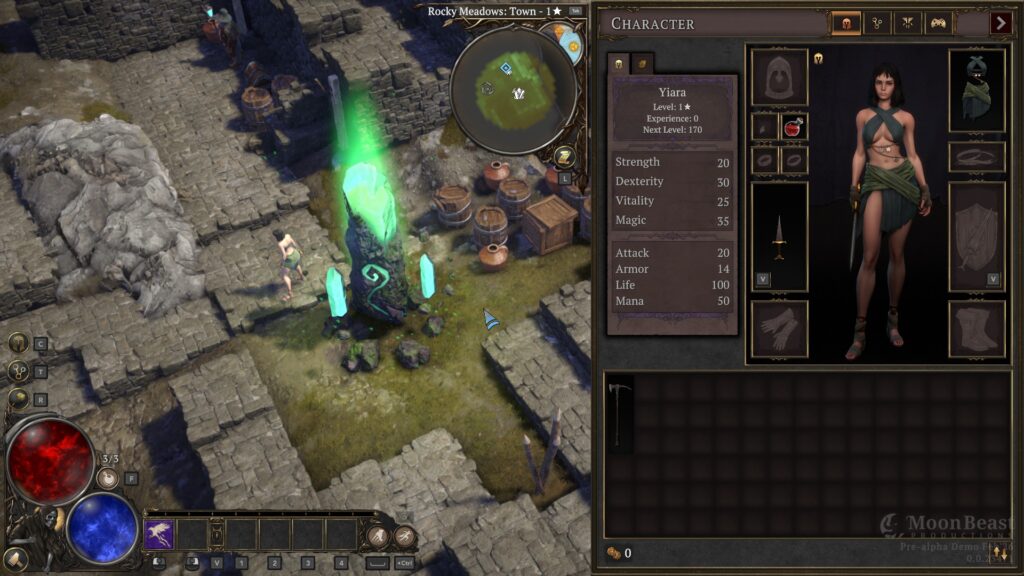This screenshot has width=1024, height=576.
Task: Click the circular minimap
Action: (513, 91)
